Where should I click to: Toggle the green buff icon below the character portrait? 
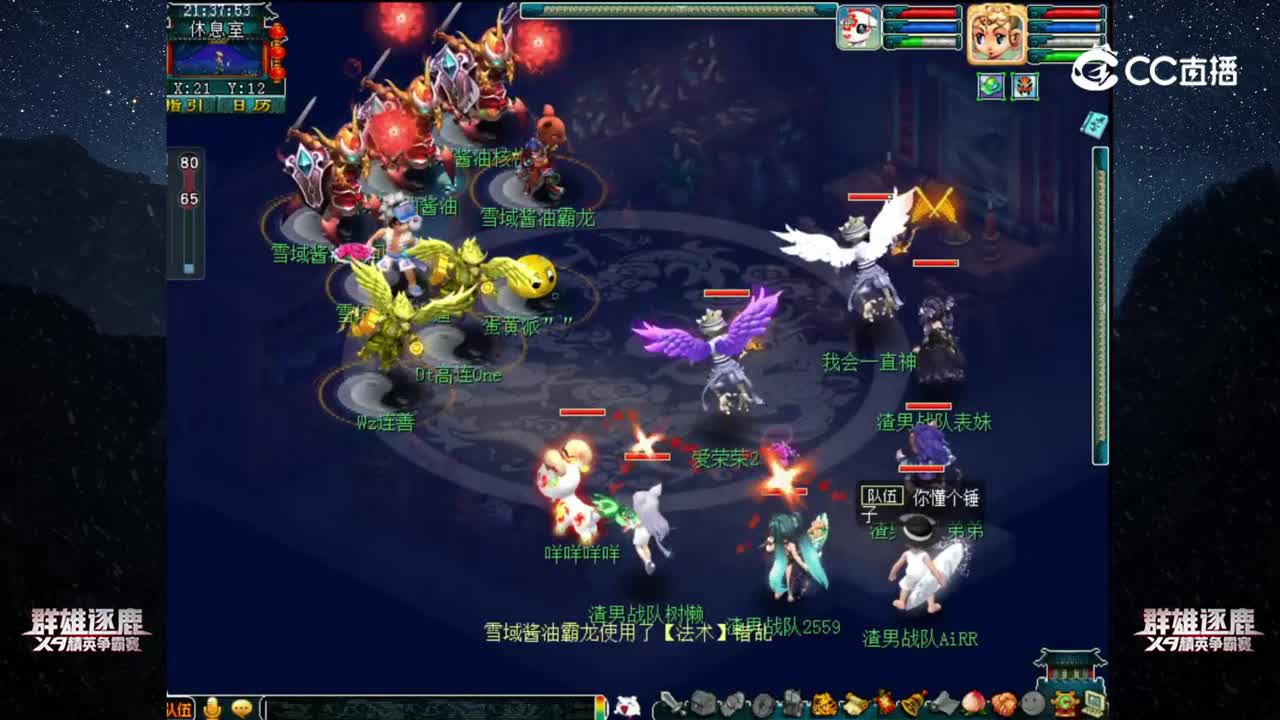tap(991, 87)
